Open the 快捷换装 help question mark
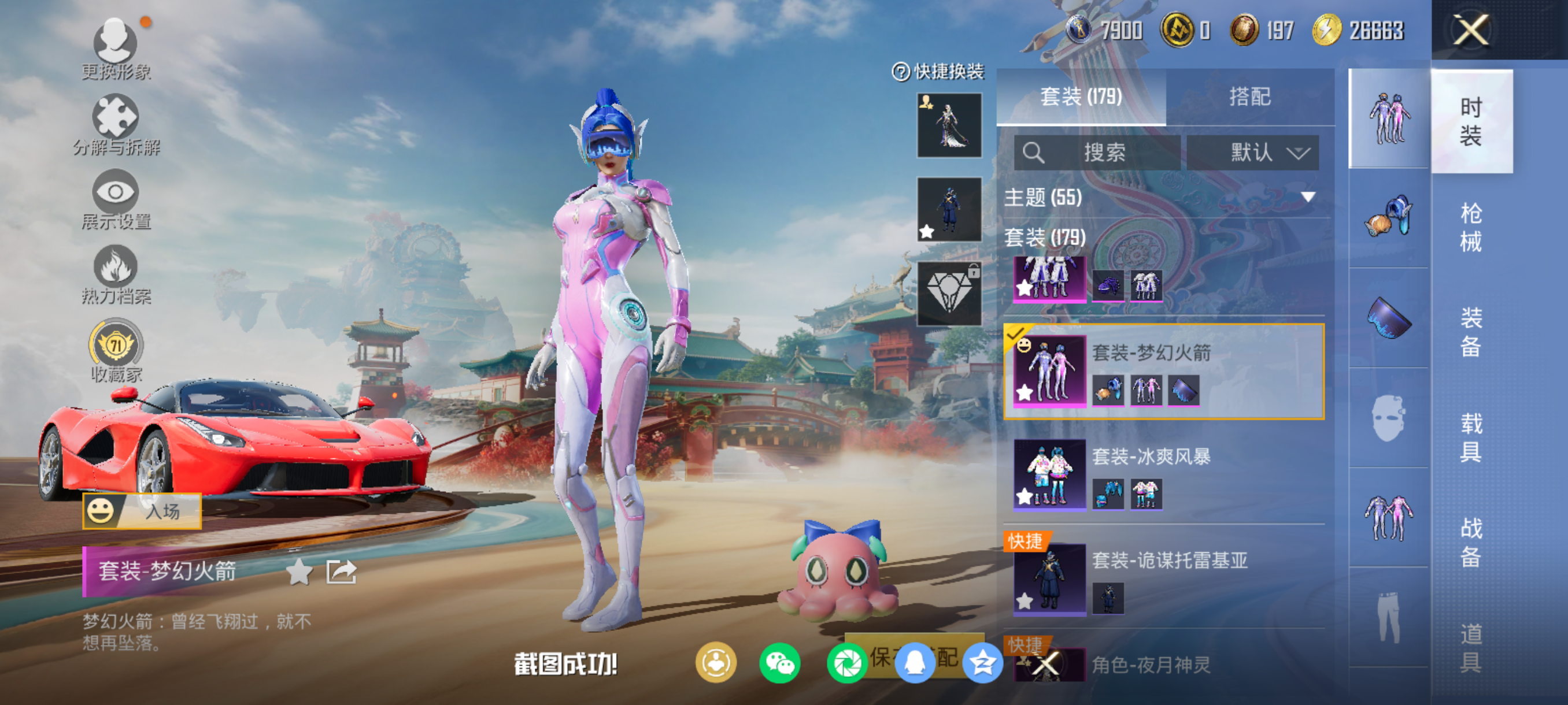The image size is (1568, 705). (900, 72)
